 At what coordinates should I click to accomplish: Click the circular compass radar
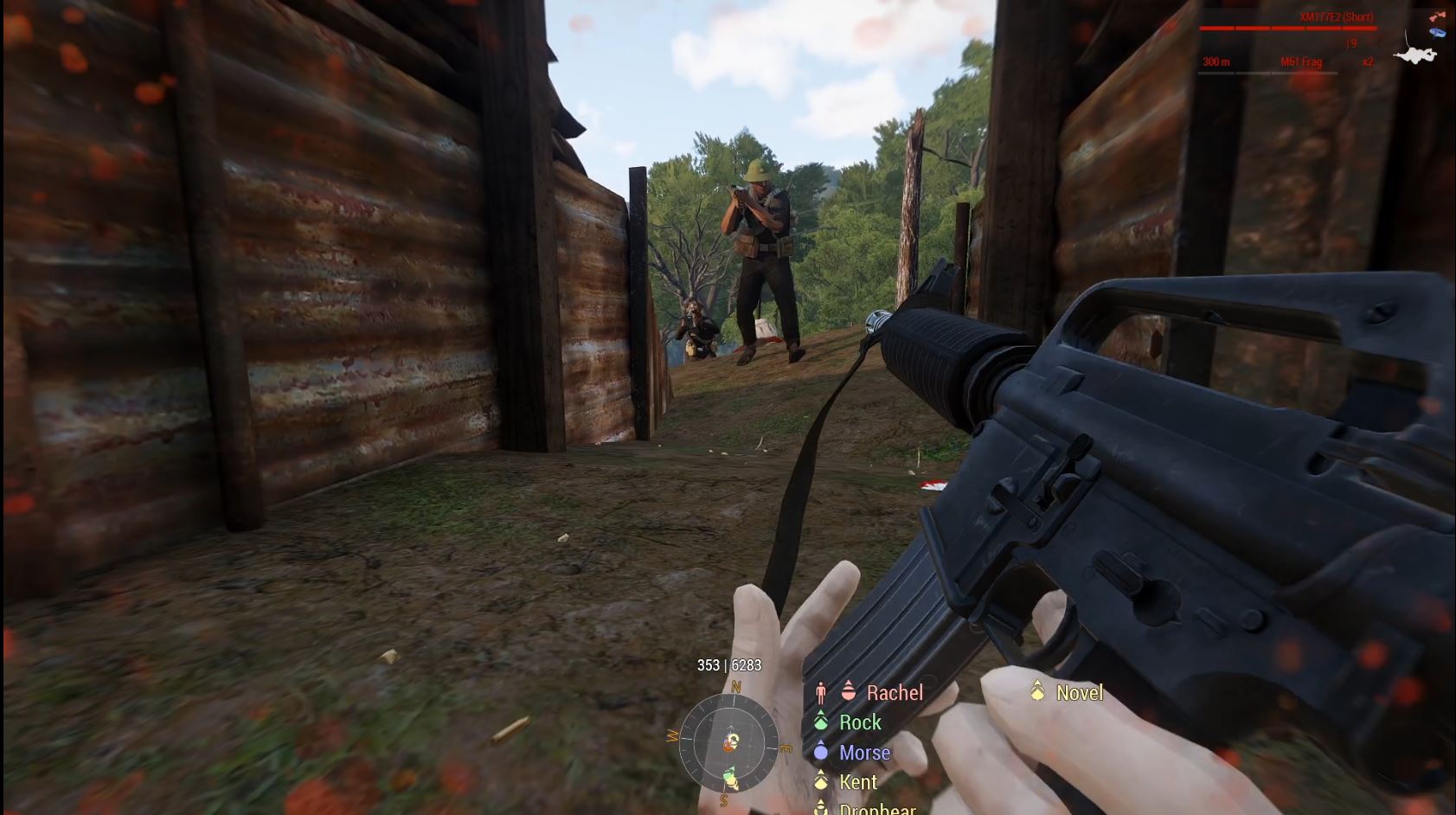728,741
